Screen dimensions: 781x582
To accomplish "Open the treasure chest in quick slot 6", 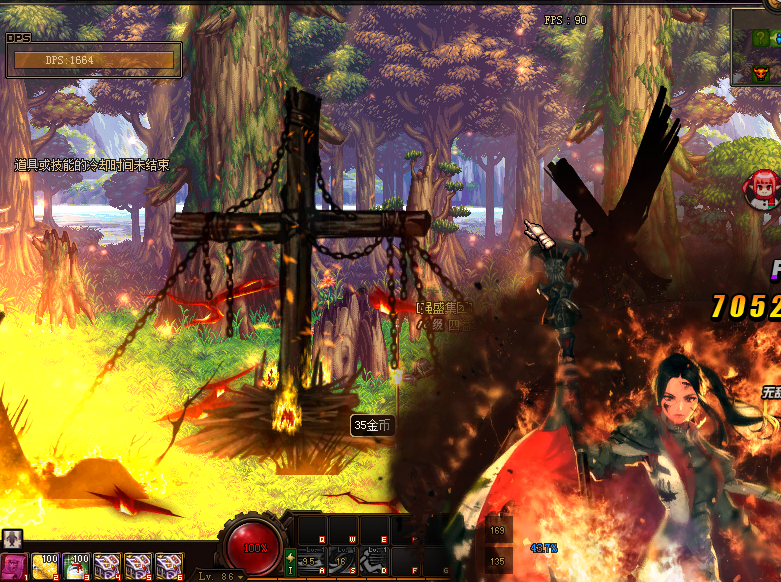I will point(167,567).
